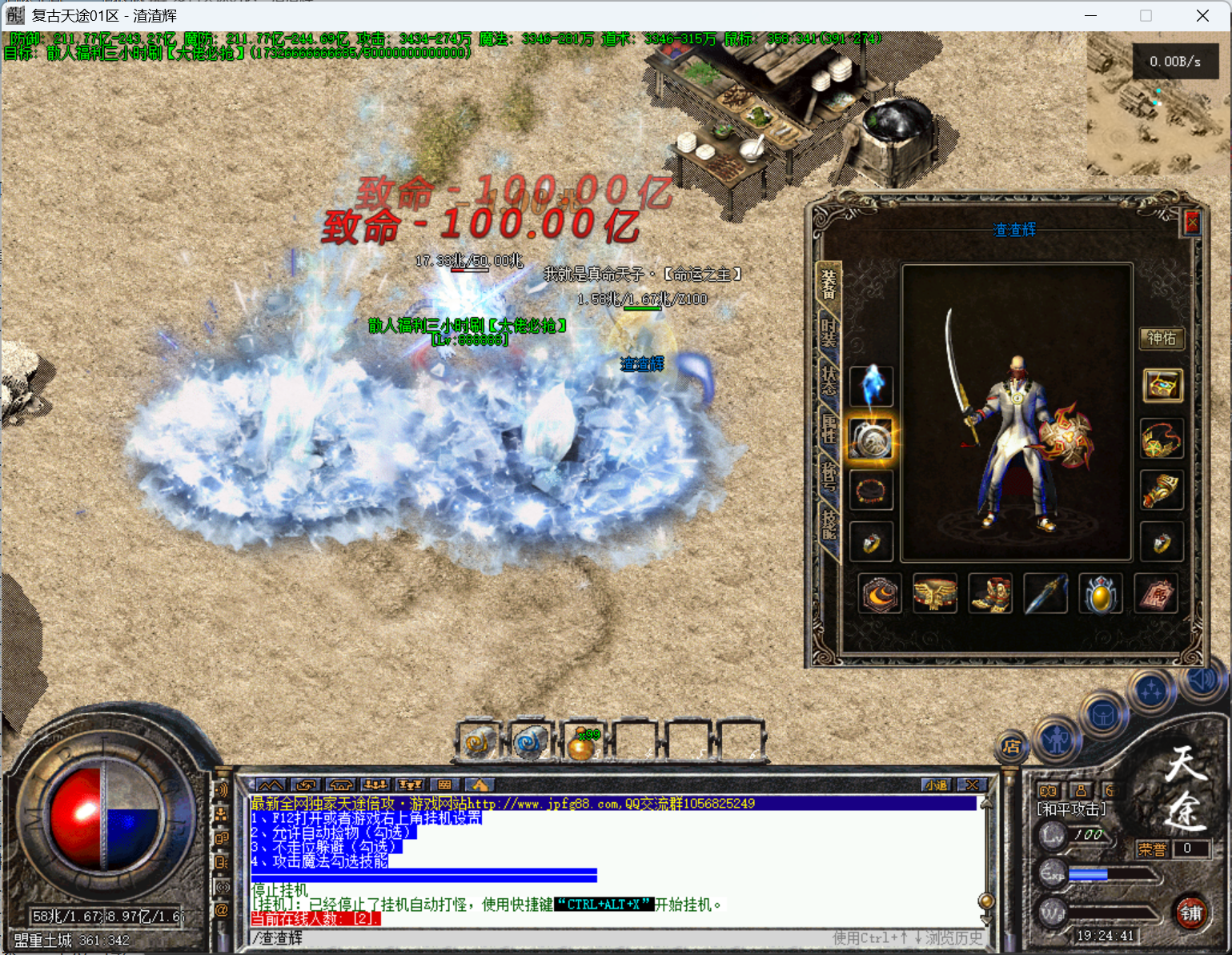Use the yellow scroll hotbar item

(478, 742)
